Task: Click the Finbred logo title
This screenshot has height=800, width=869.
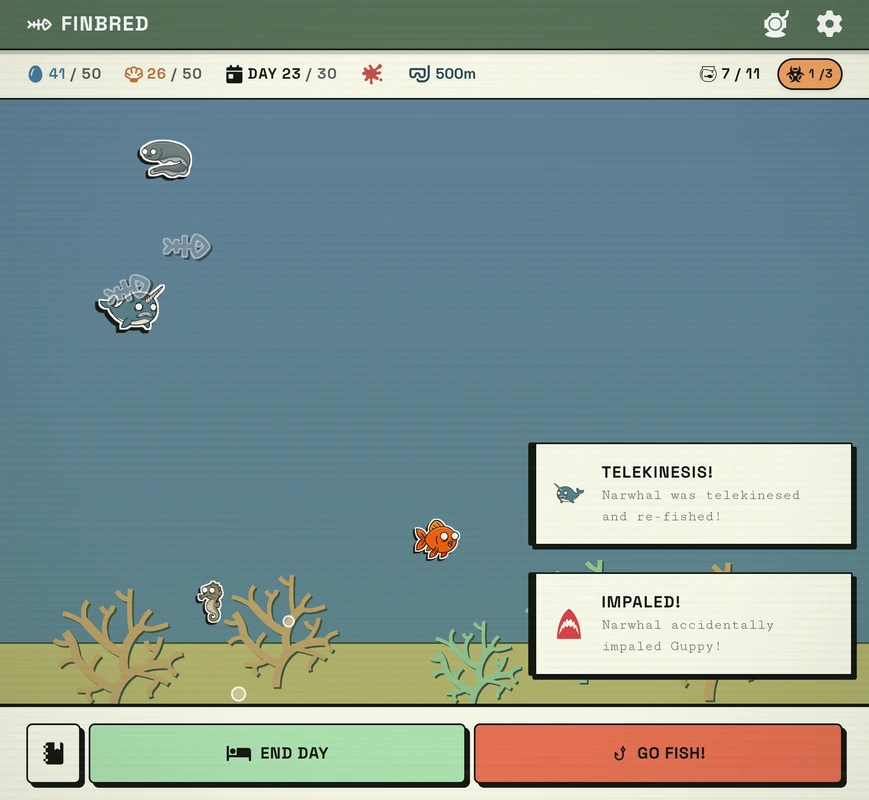Action: pos(88,24)
